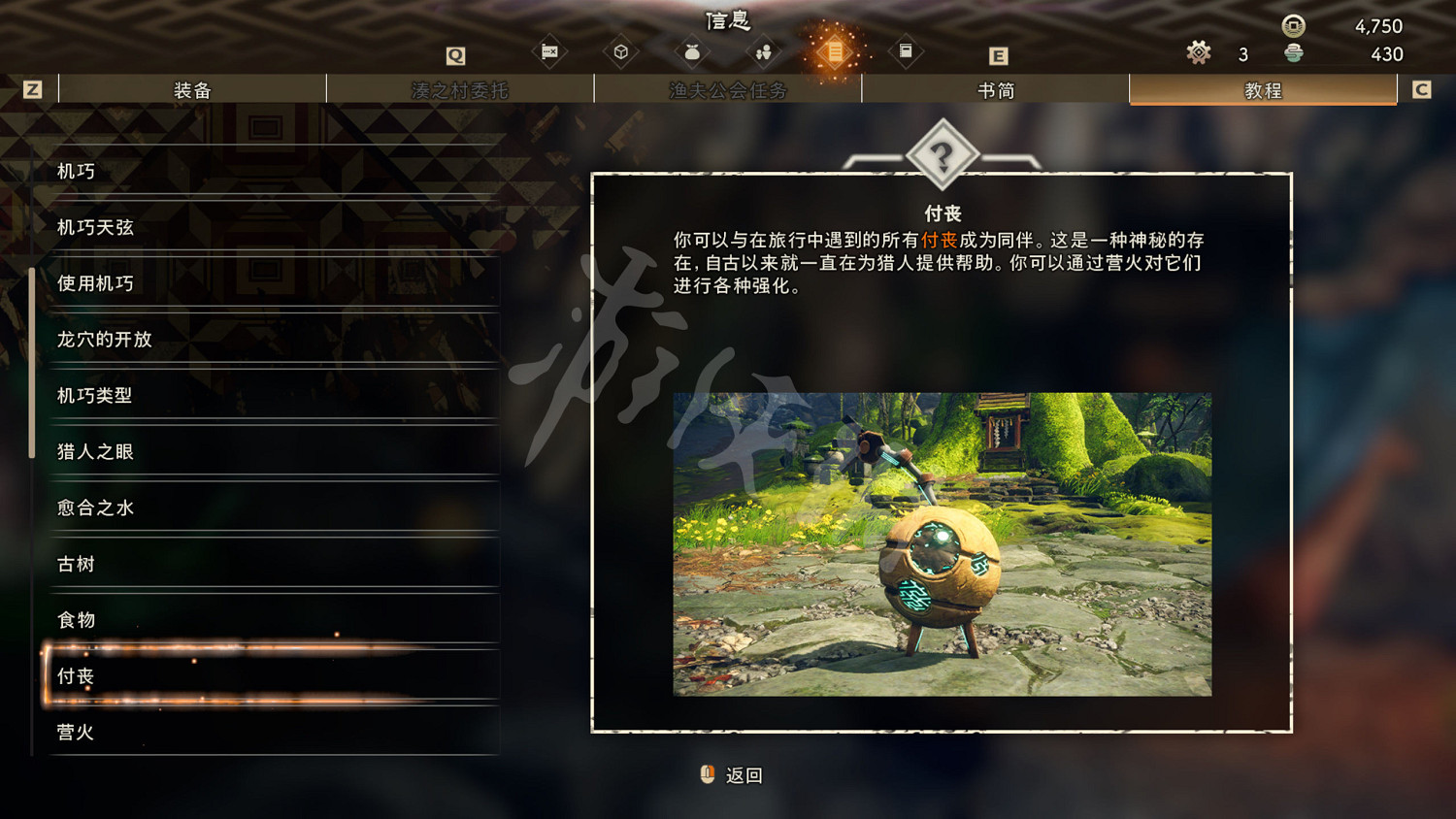1456x819 pixels.
Task: Open the 书简 tab
Action: coord(994,89)
